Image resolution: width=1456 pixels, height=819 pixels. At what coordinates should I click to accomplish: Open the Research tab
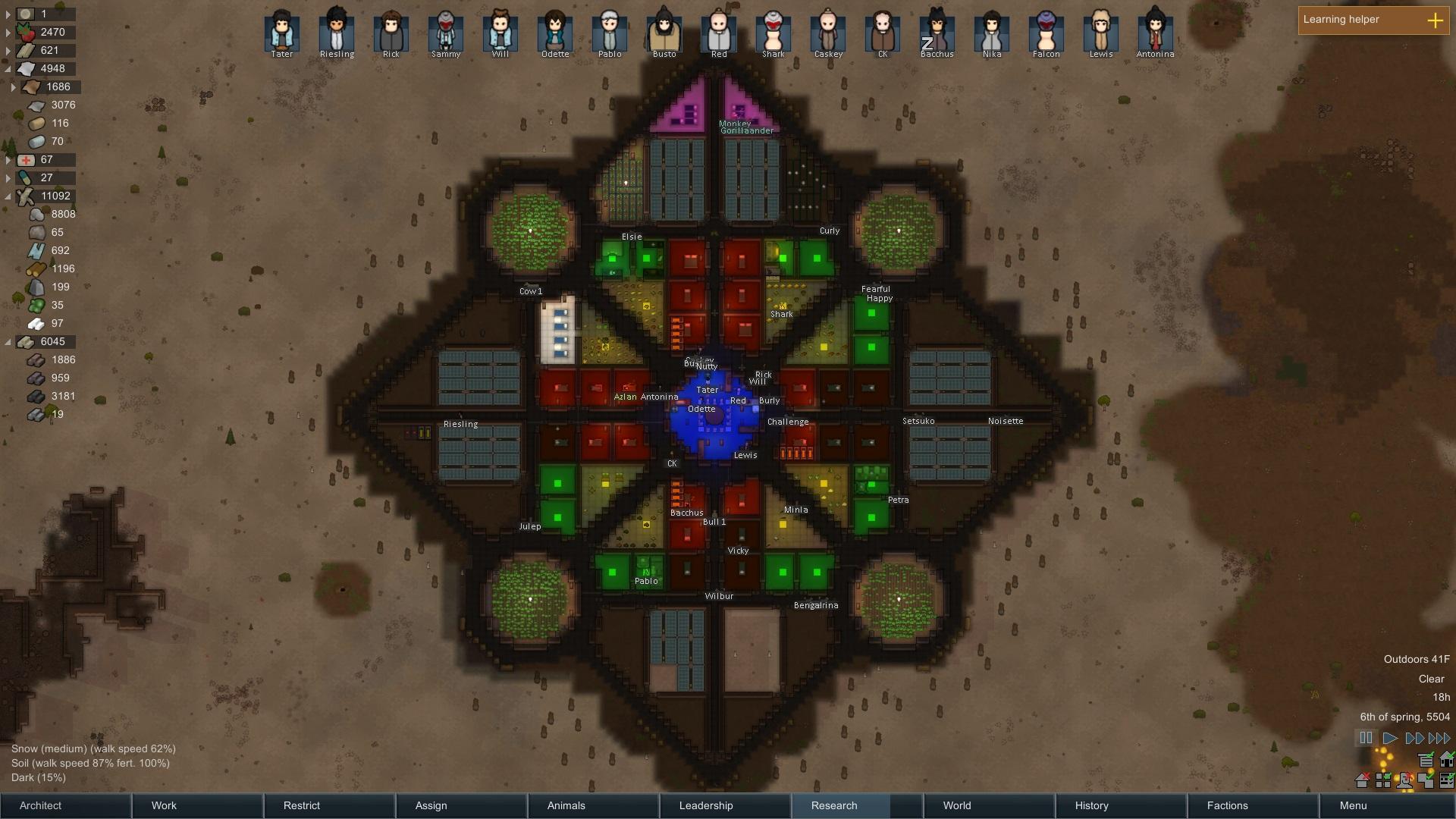(x=857, y=805)
